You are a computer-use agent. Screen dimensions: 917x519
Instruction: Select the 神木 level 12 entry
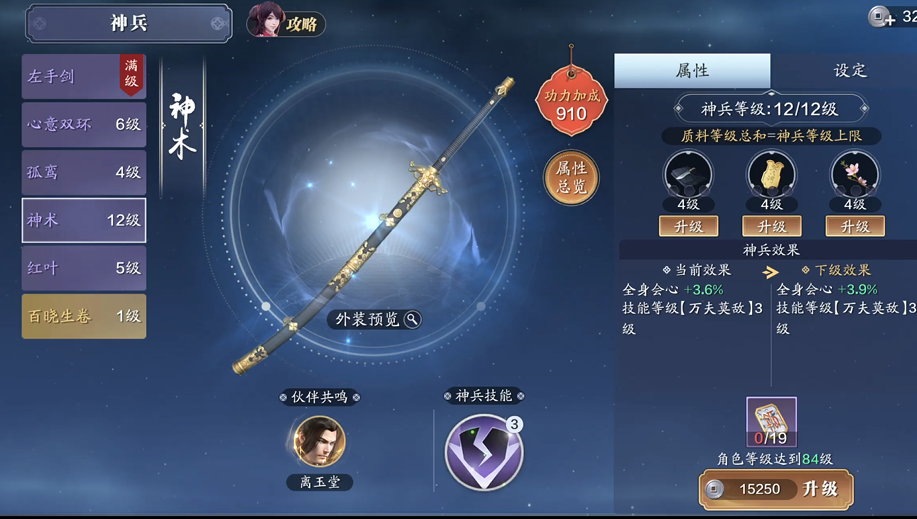tap(83, 220)
